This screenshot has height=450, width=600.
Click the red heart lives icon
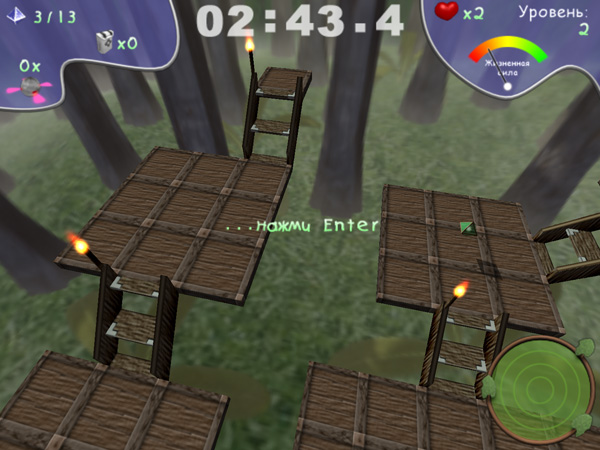point(448,12)
